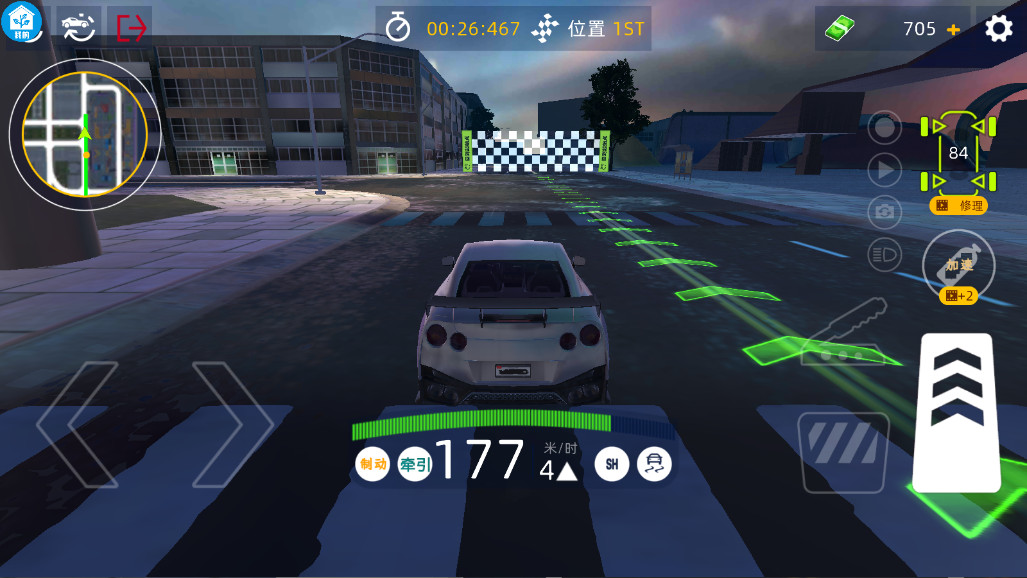Tap the home garage icon

tap(24, 24)
